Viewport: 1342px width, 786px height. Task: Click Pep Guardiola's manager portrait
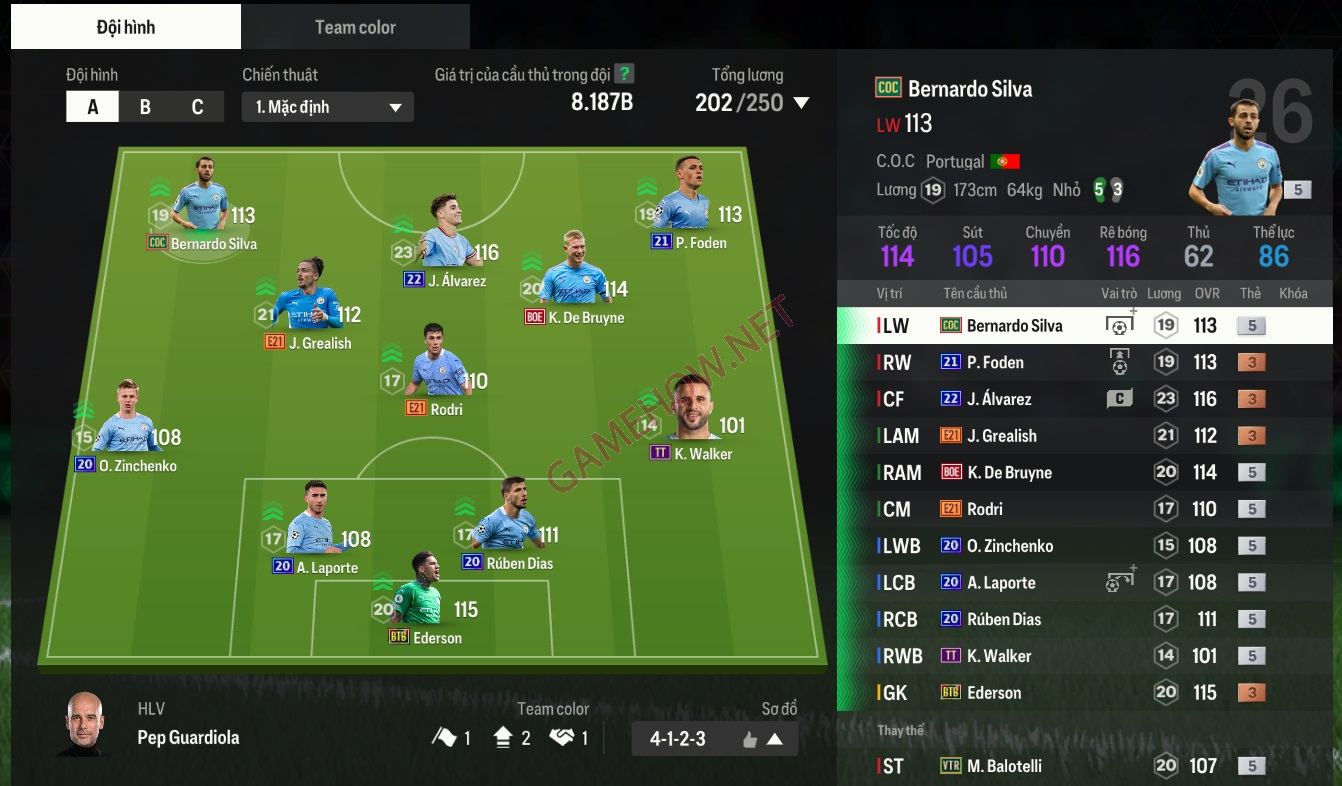(x=82, y=727)
